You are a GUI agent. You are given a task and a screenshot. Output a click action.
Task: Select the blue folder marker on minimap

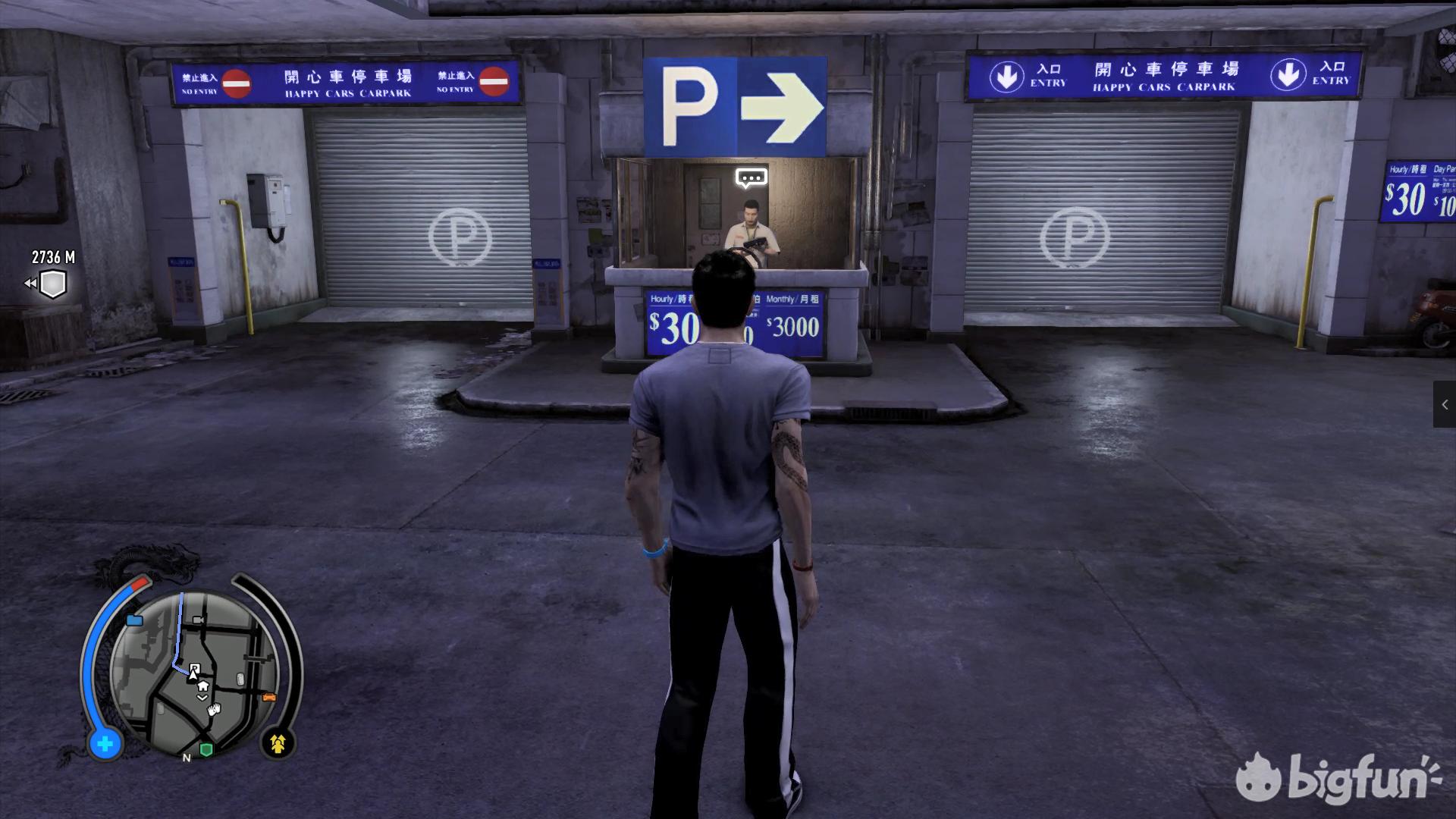point(135,620)
